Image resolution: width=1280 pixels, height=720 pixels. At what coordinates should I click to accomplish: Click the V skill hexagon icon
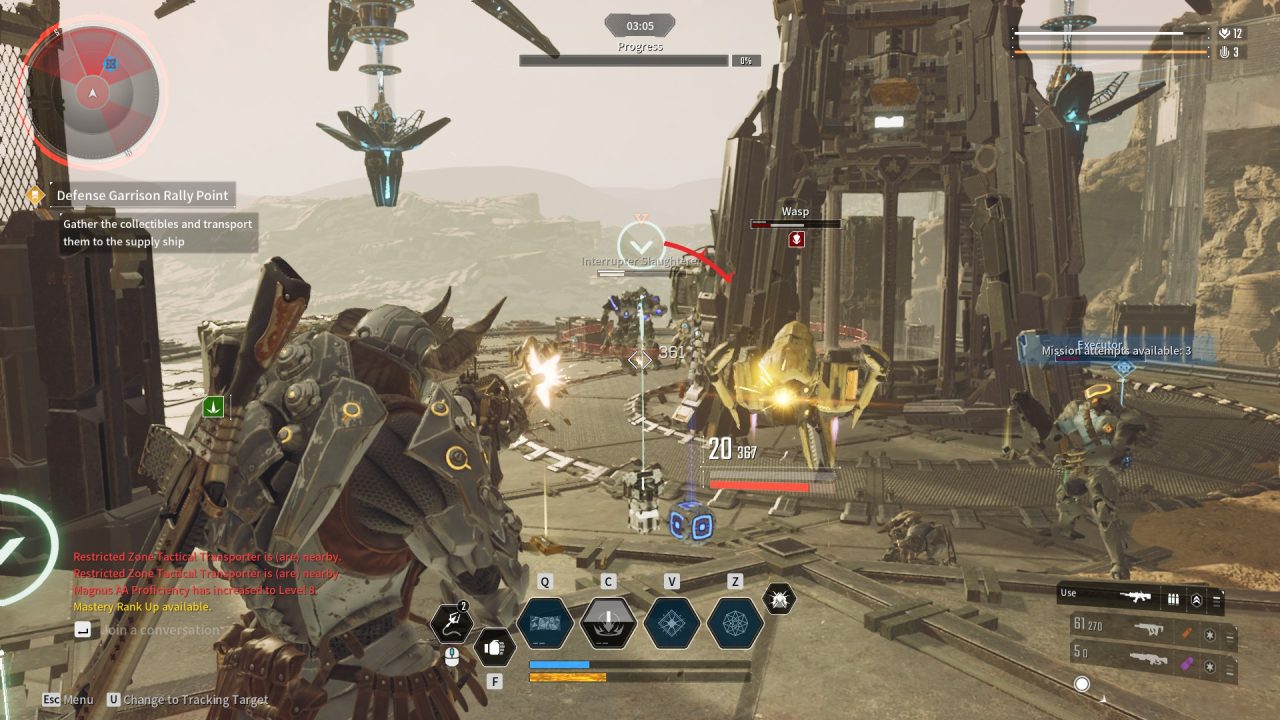pos(671,622)
